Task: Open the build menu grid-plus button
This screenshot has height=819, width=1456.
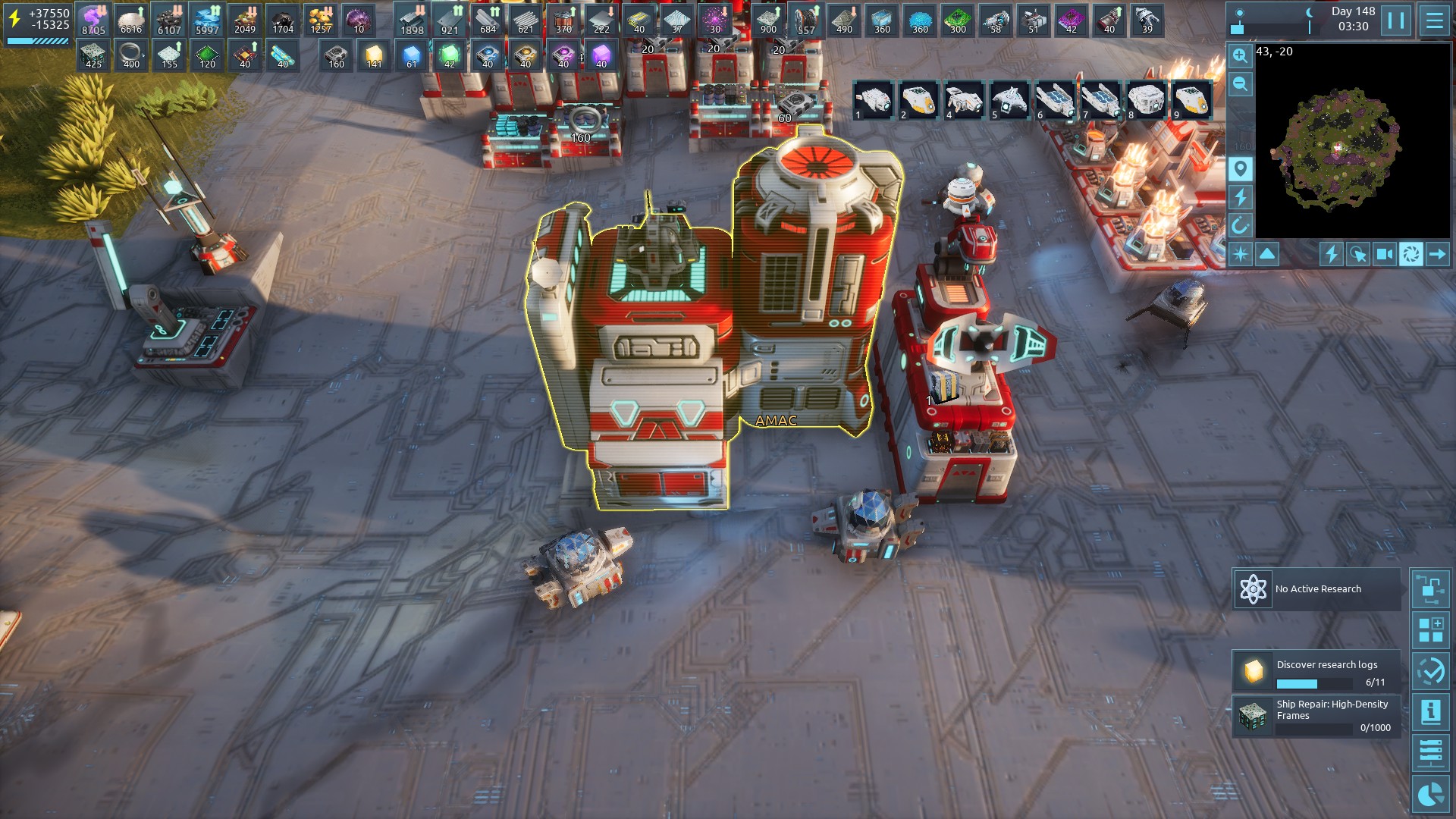Action: tap(1430, 630)
